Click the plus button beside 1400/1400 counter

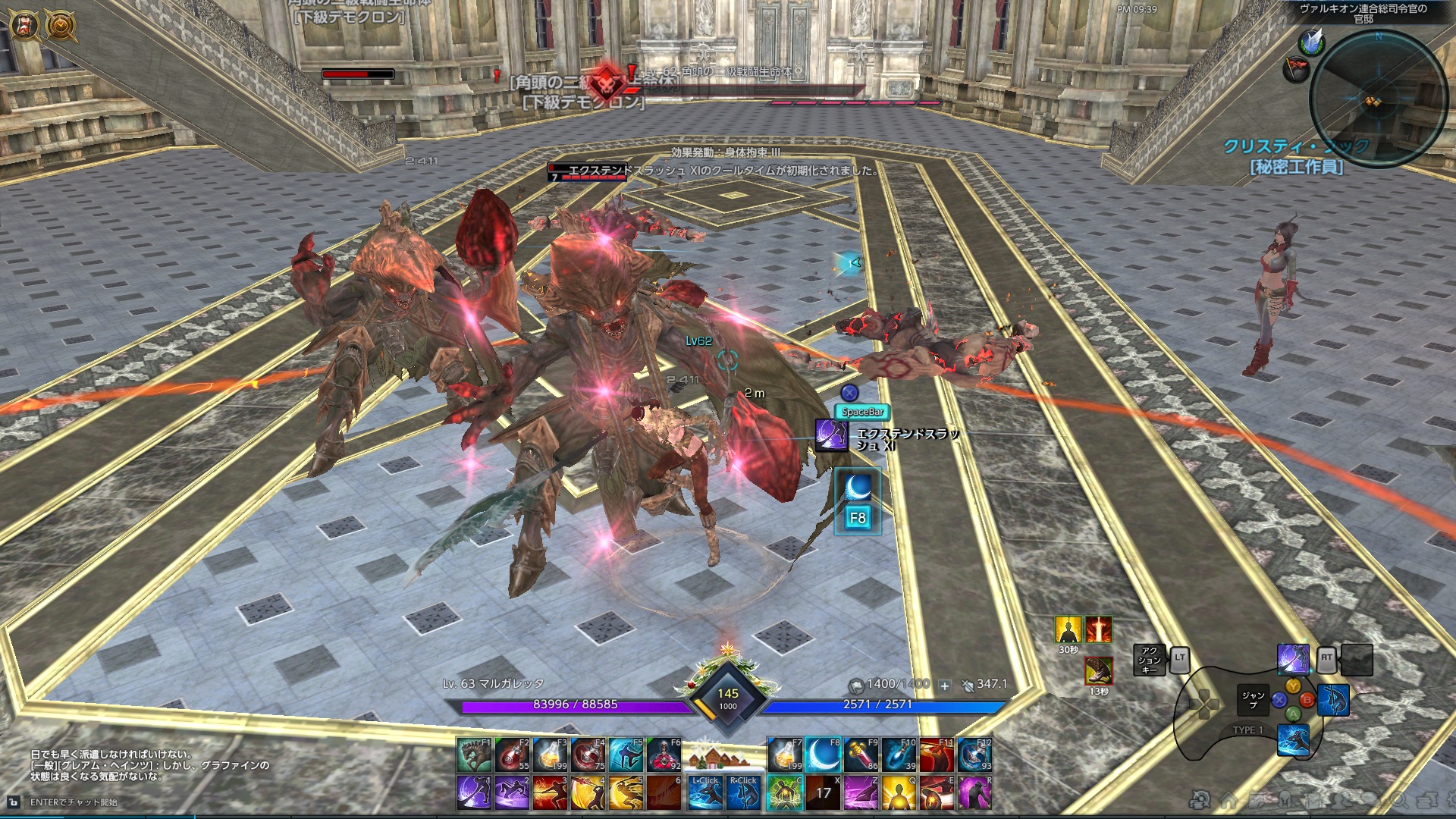click(943, 683)
